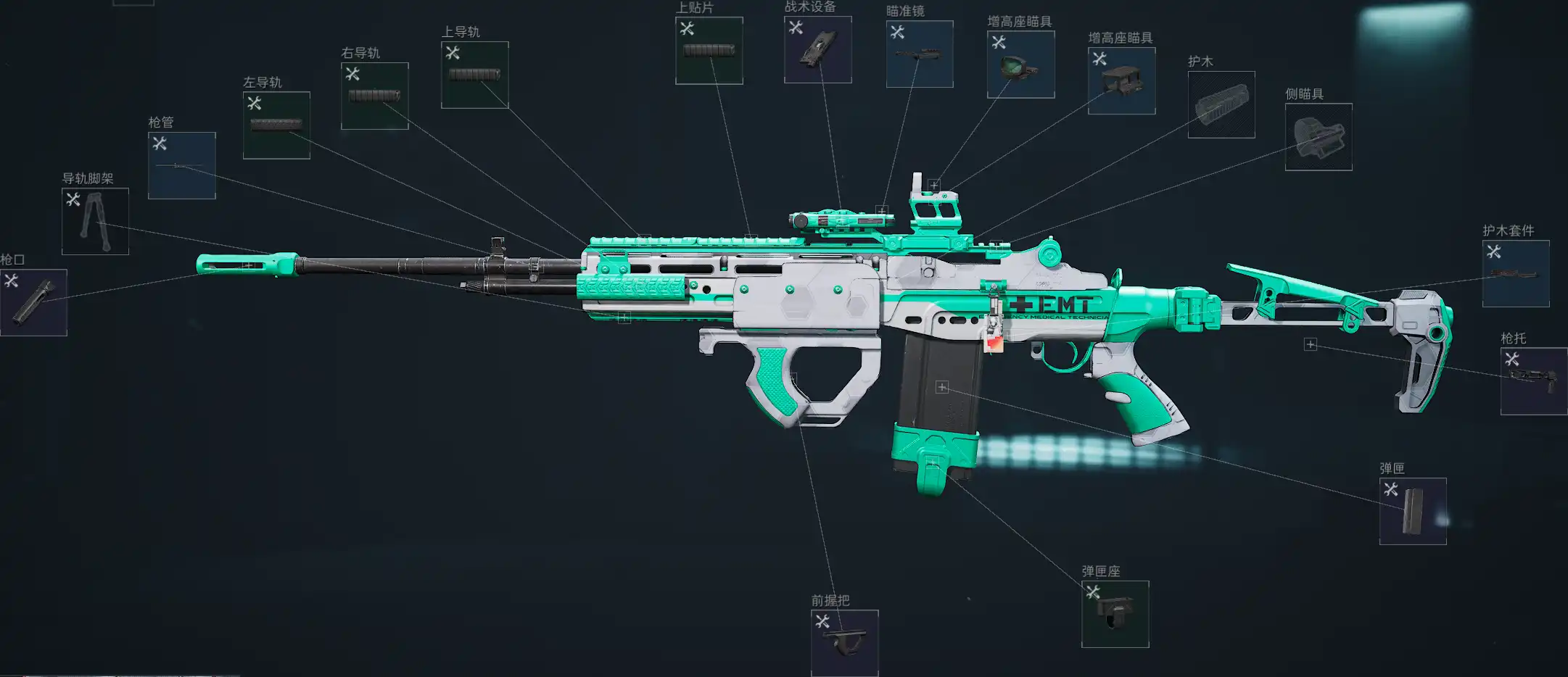Open the 左导轨 left rail slot
The image size is (1568, 677).
[x=276, y=125]
